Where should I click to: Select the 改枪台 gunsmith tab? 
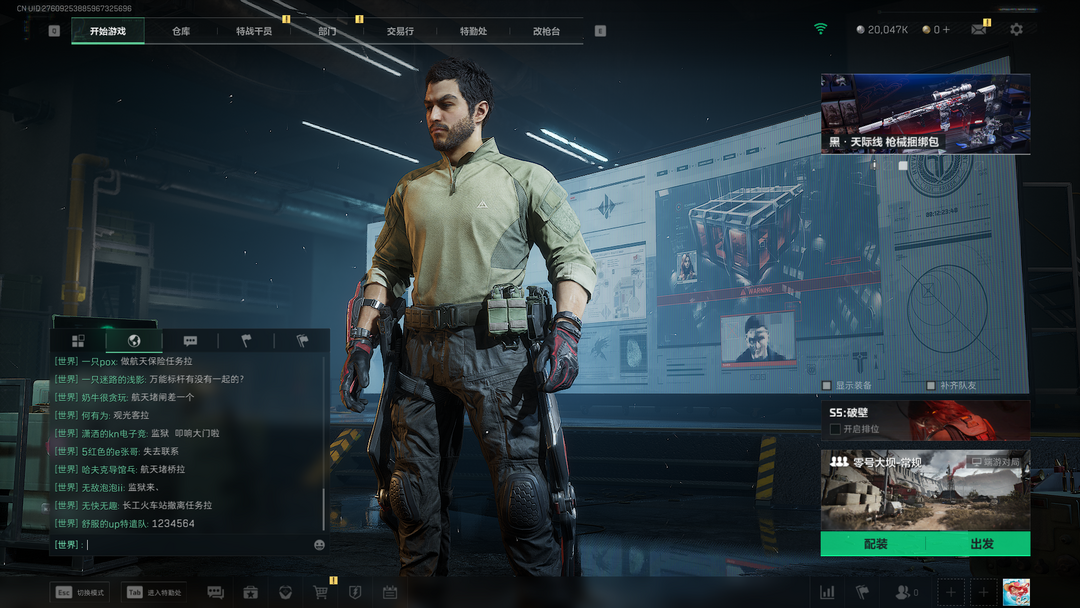(x=546, y=31)
